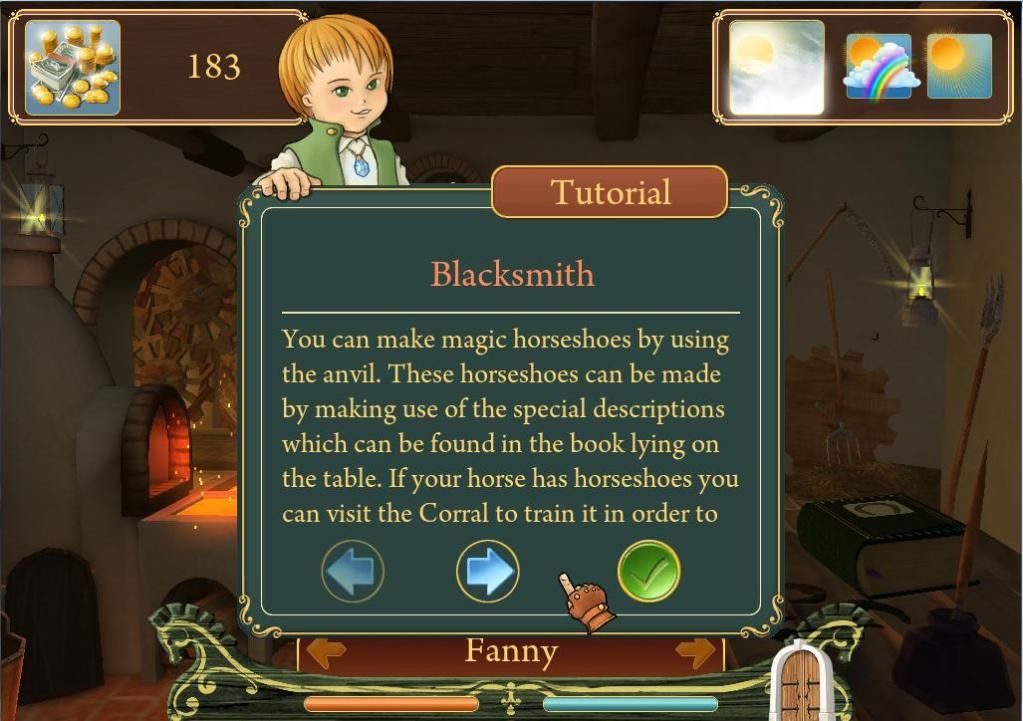1023x721 pixels.
Task: Select the cloudy sun weather icon
Action: (777, 67)
